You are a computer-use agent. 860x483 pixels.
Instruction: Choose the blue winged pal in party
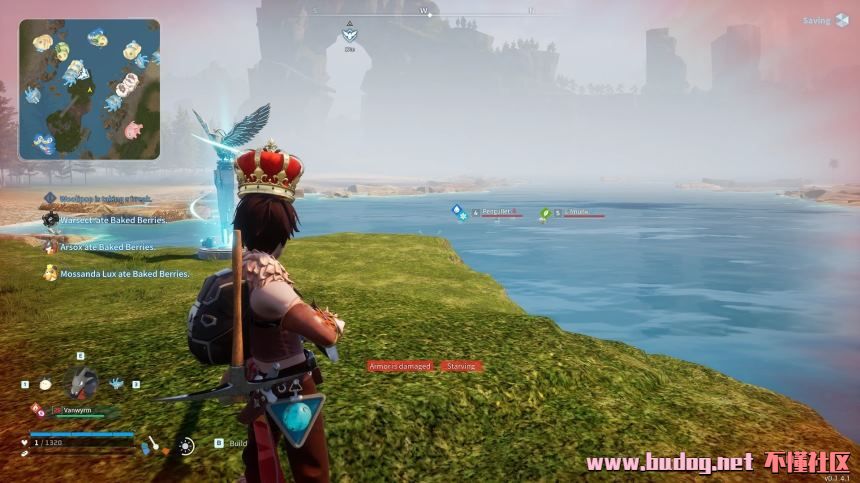[x=116, y=383]
